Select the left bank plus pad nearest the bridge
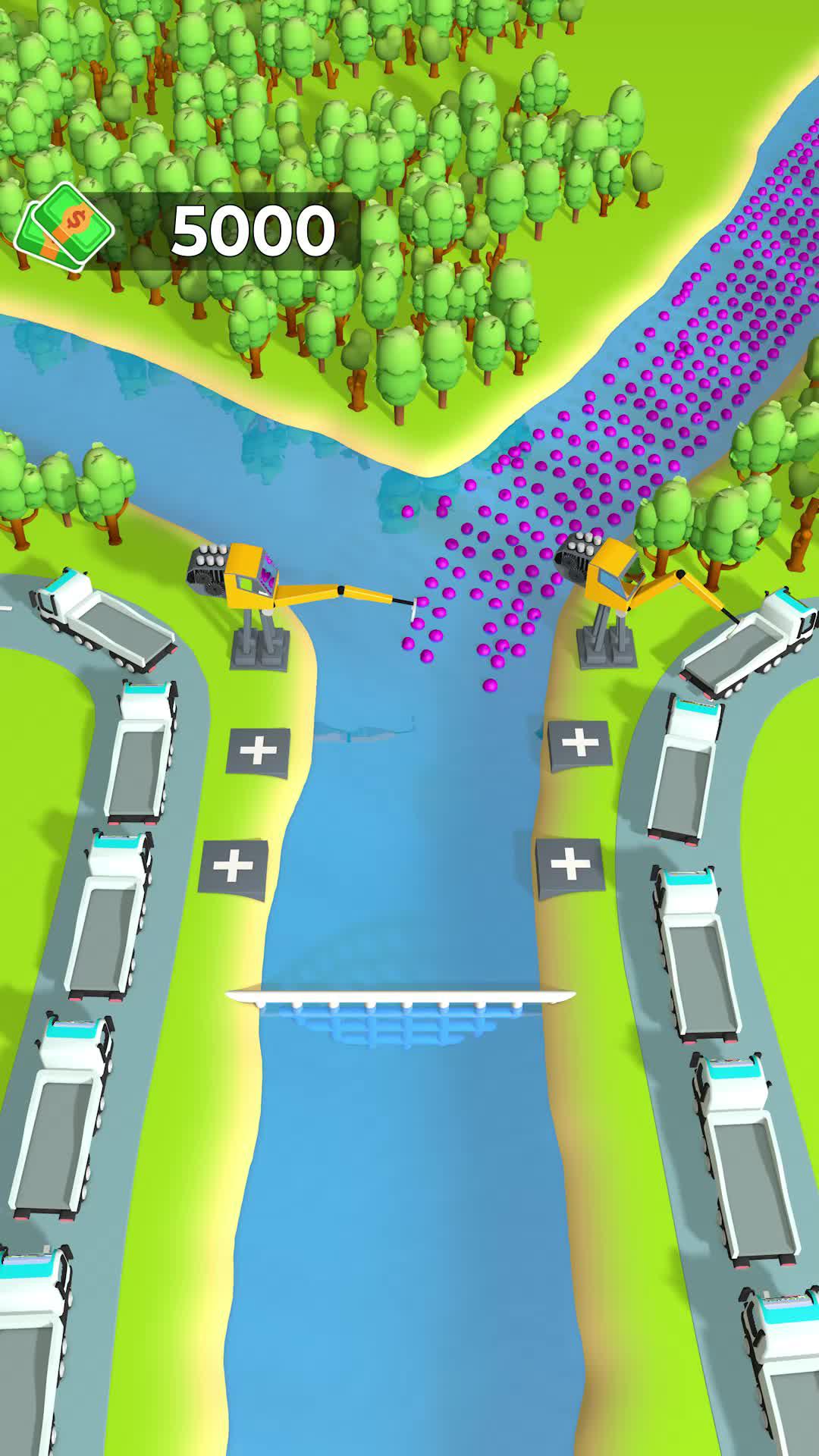 click(x=234, y=867)
